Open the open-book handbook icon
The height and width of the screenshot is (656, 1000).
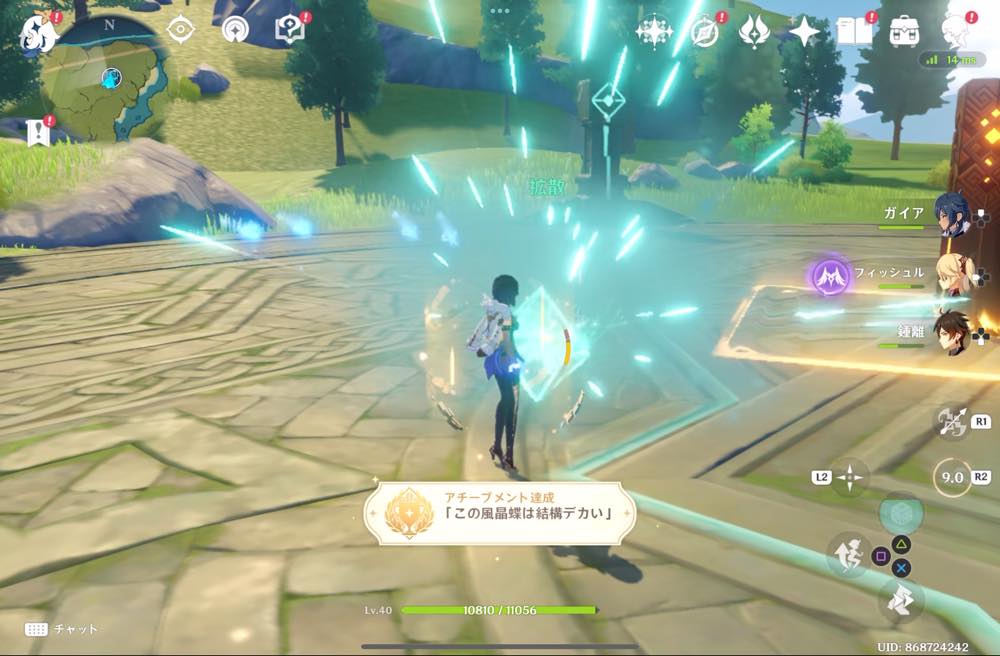pyautogui.click(x=854, y=32)
